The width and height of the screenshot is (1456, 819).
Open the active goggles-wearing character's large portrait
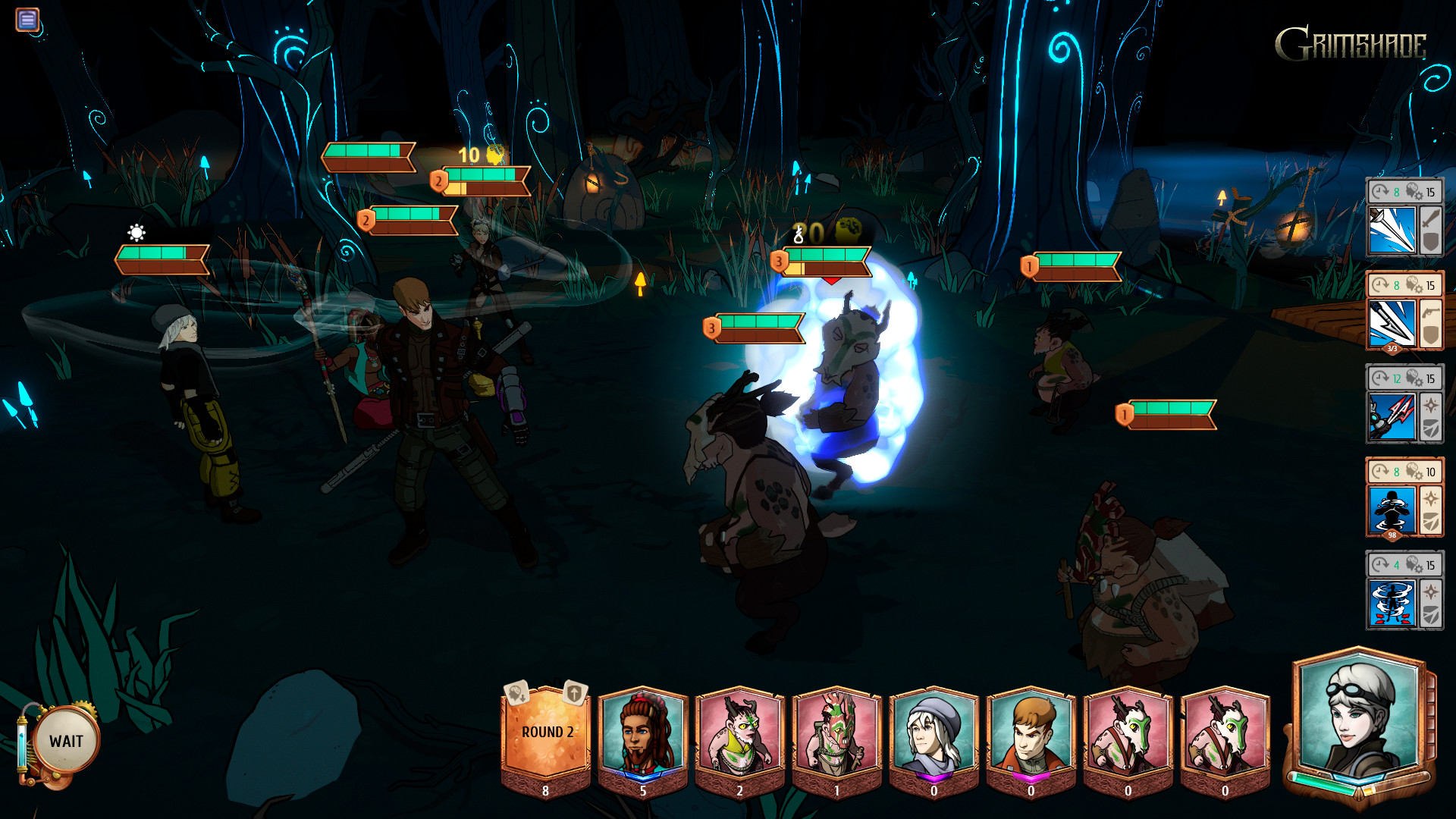(1359, 717)
